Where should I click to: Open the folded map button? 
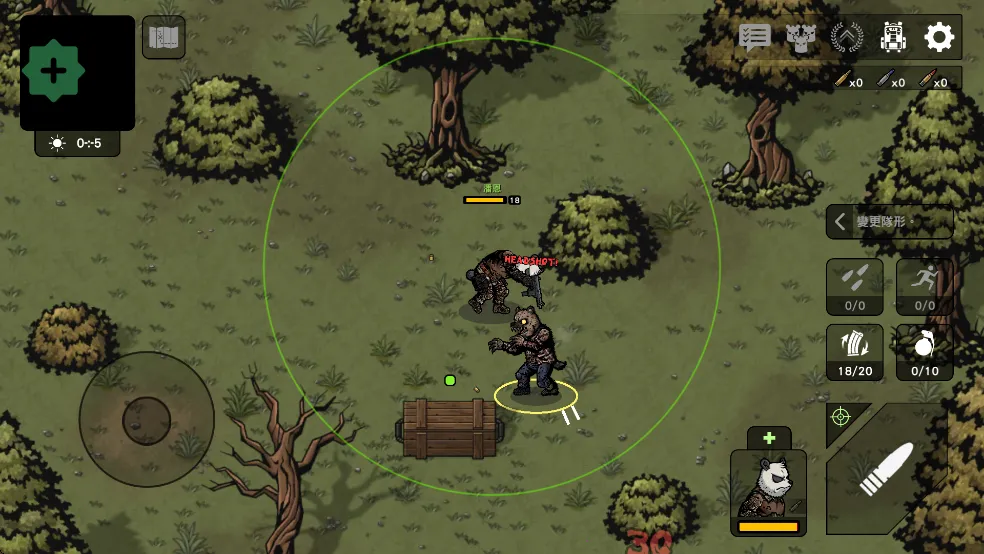(x=163, y=38)
